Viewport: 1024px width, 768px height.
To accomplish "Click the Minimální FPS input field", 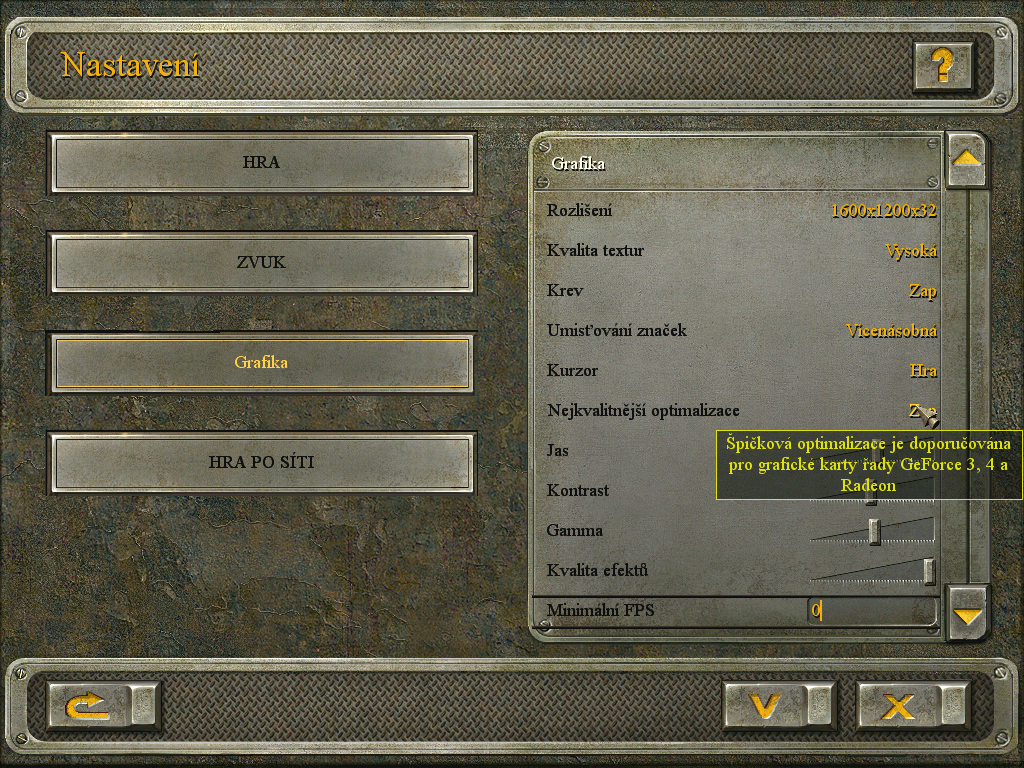I will point(870,610).
